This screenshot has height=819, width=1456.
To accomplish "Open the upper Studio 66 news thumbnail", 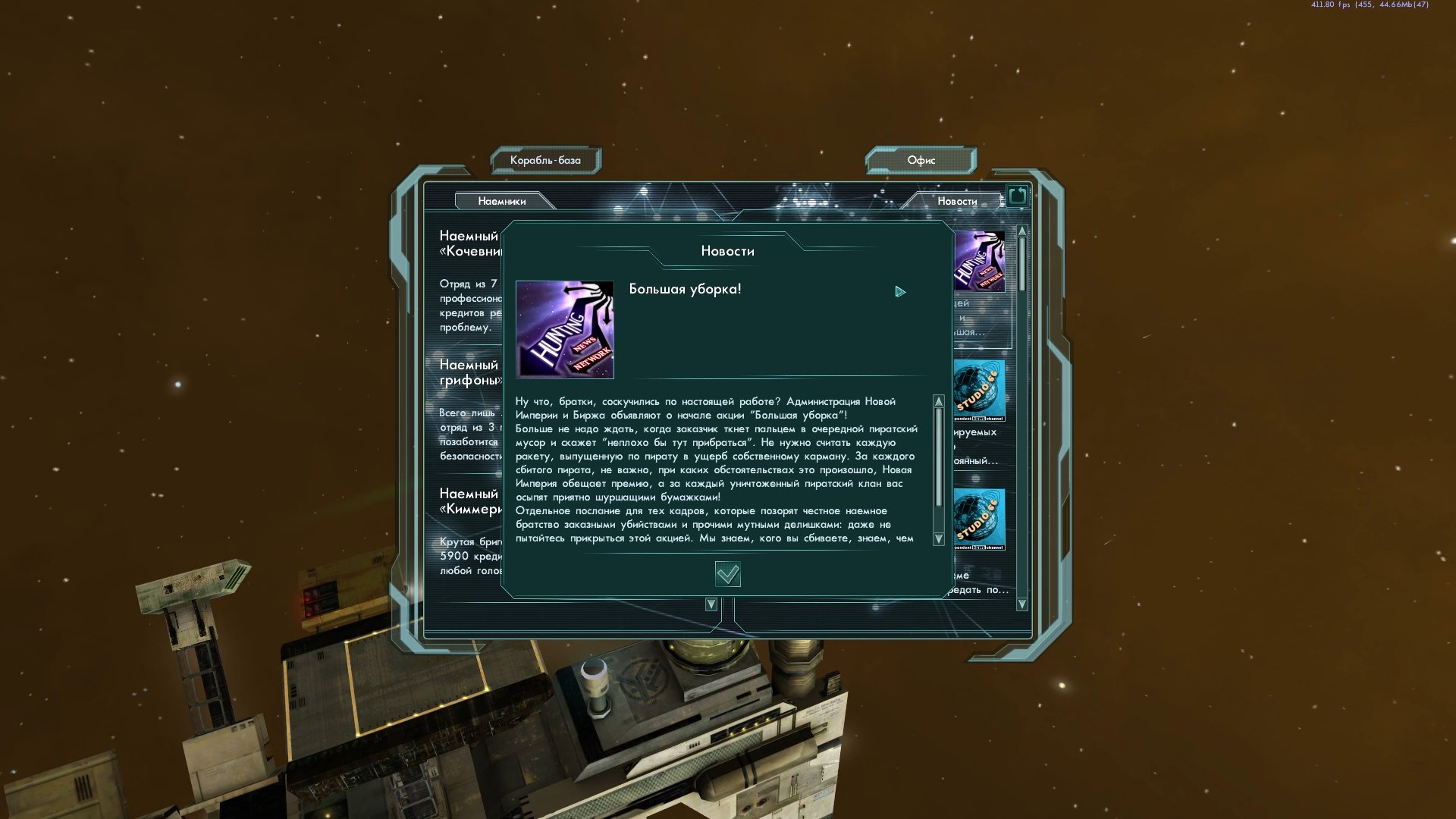I will coord(979,391).
